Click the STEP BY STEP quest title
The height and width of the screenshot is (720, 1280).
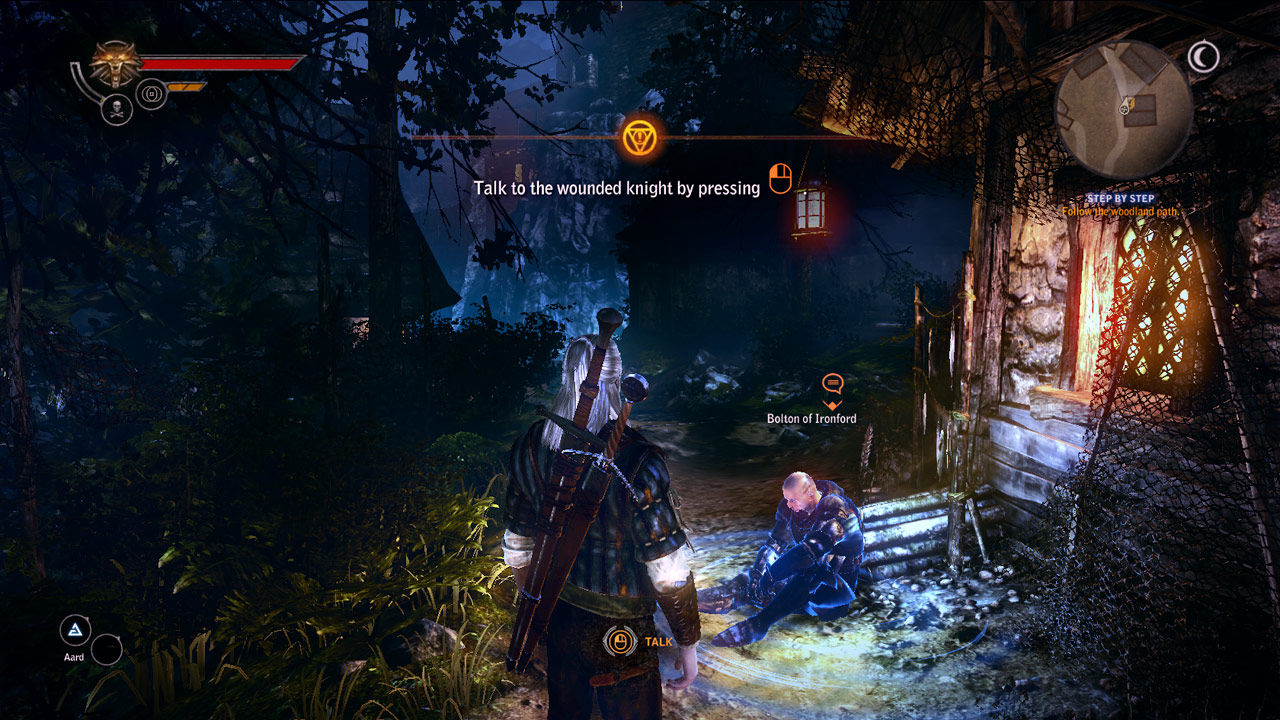click(1121, 198)
